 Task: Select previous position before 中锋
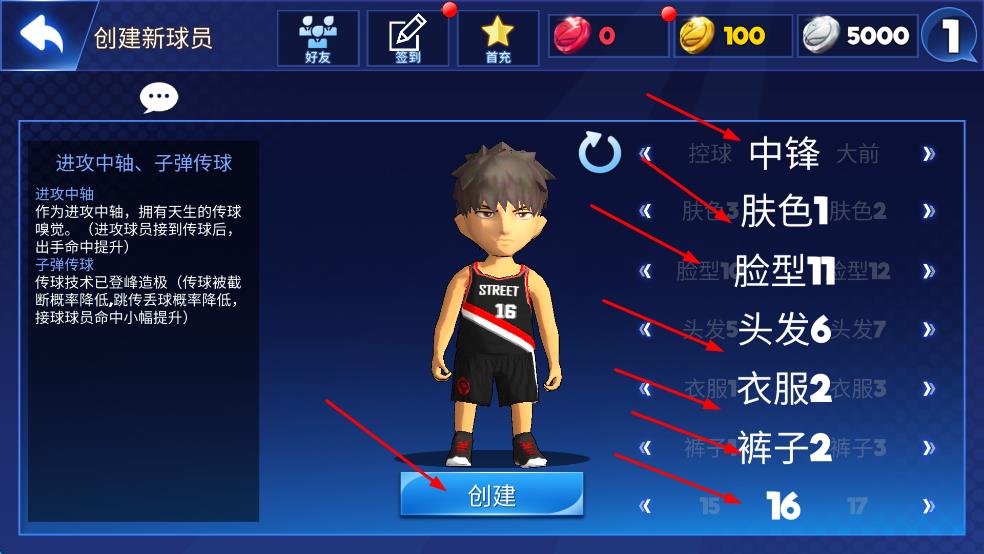click(646, 154)
